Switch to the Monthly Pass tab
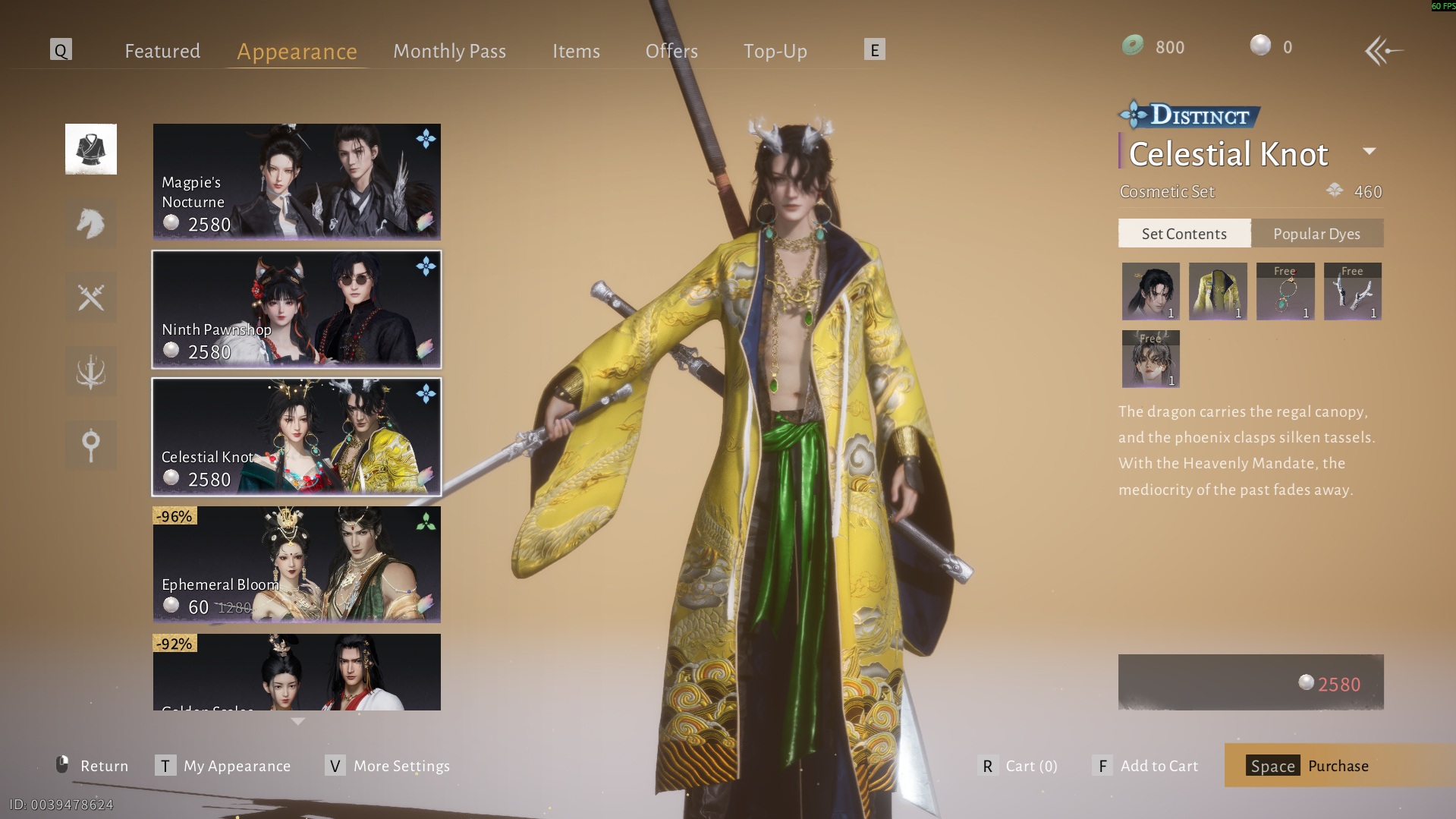 click(x=449, y=51)
